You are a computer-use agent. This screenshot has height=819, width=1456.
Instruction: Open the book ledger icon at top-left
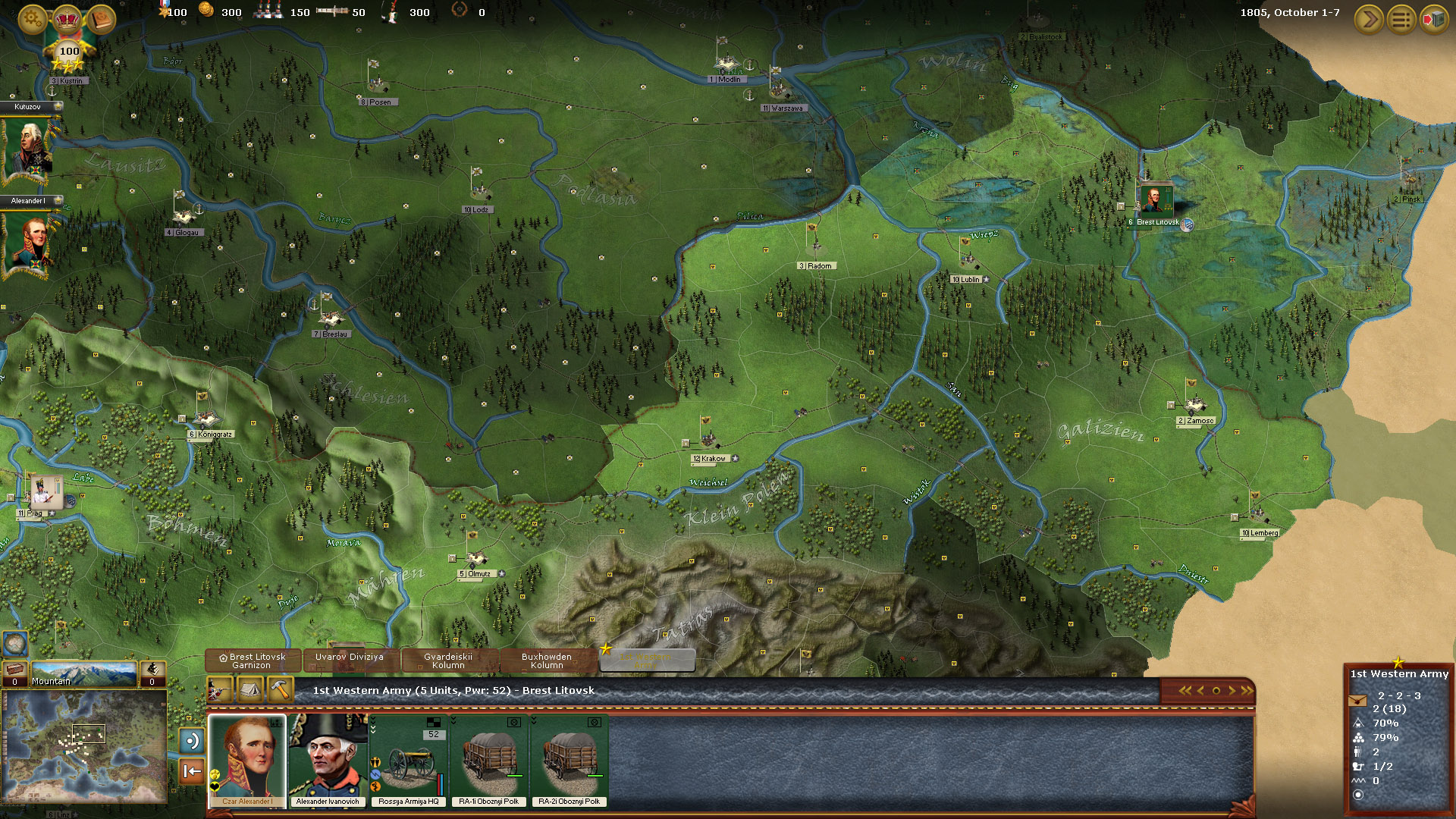[x=99, y=19]
